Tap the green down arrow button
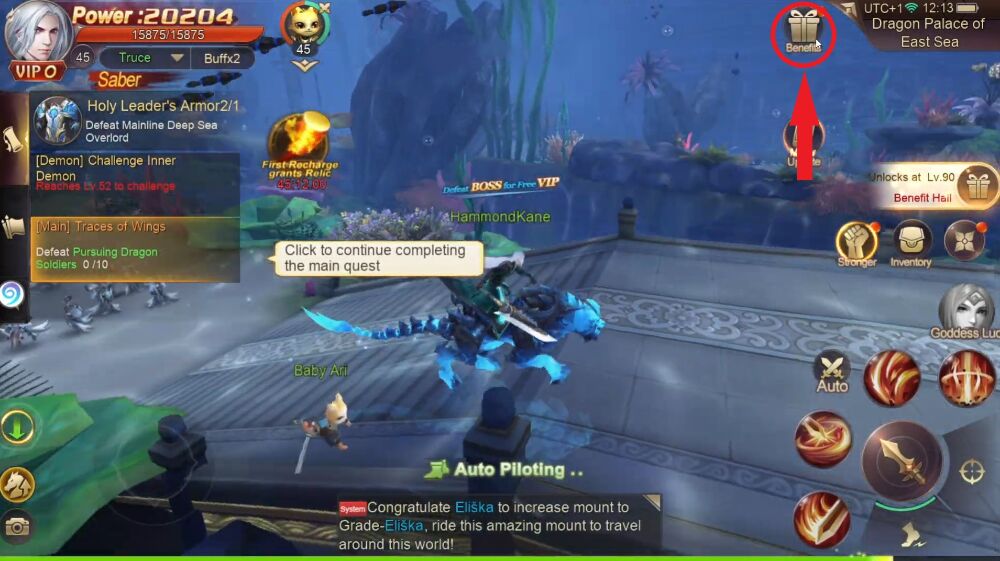Screen dimensions: 1000x561 (x=17, y=428)
